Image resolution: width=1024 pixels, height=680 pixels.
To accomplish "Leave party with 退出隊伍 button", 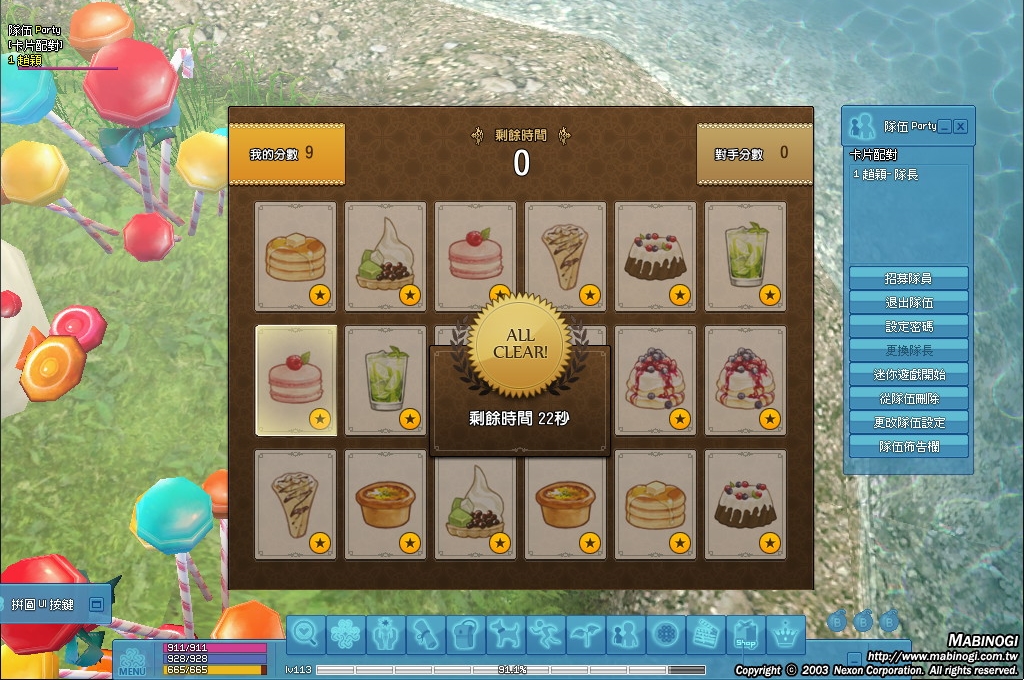I will point(908,302).
